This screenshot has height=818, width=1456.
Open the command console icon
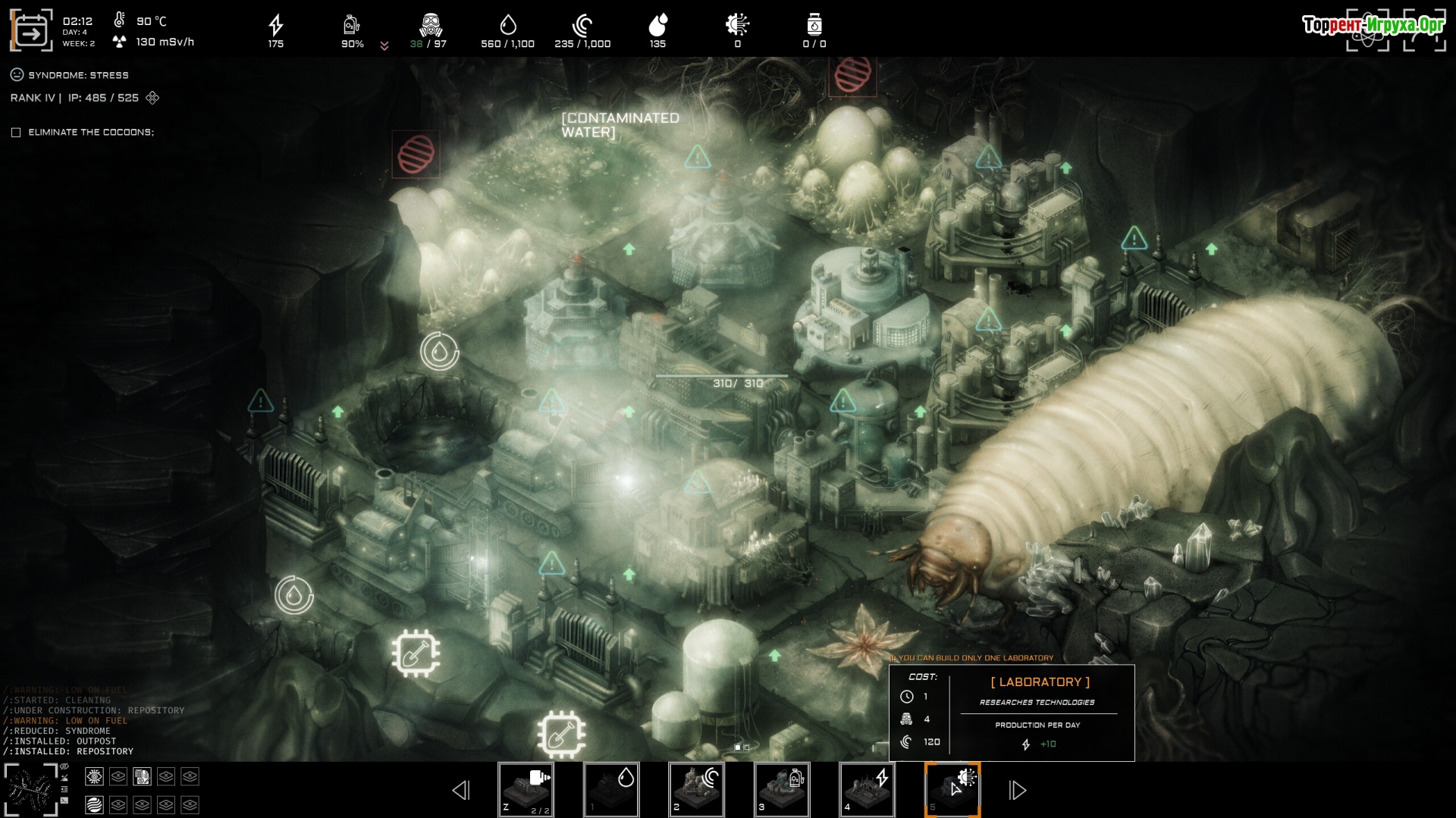64,801
